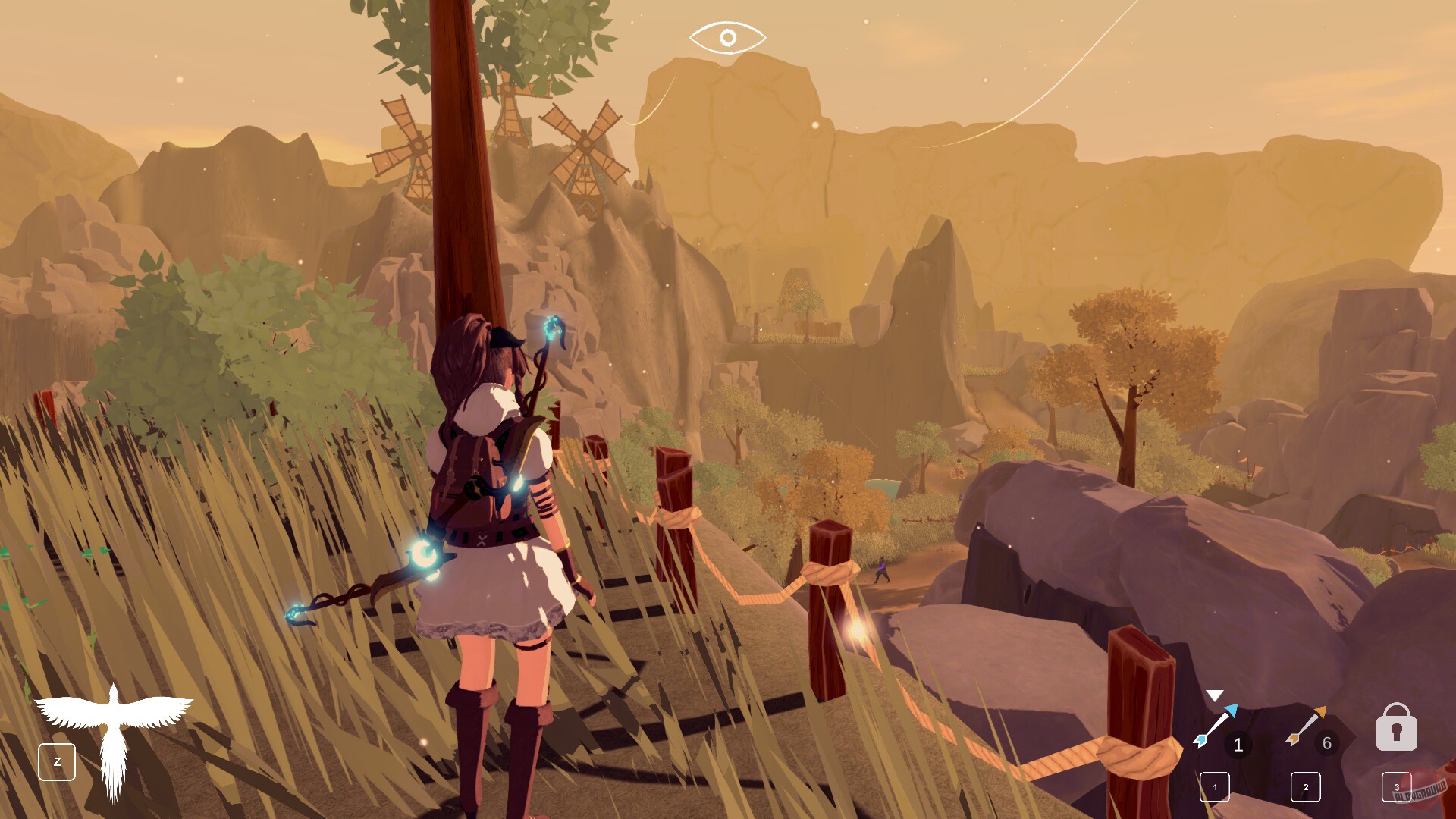The image size is (1456, 819).
Task: Toggle the active-arrow selector triangle above slot 1
Action: coord(1215,695)
